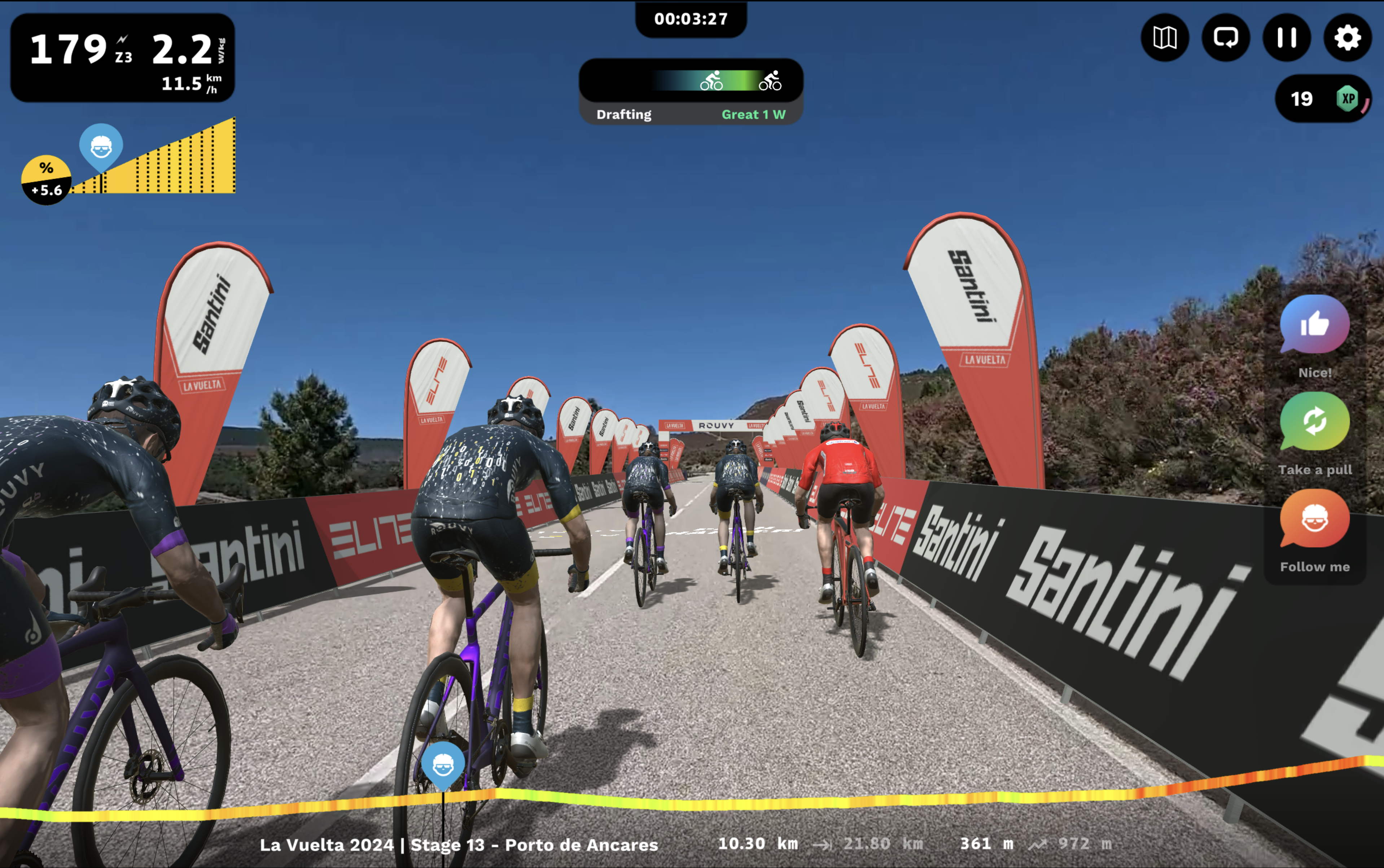1384x868 pixels.
Task: Pause the ride
Action: tap(1287, 38)
